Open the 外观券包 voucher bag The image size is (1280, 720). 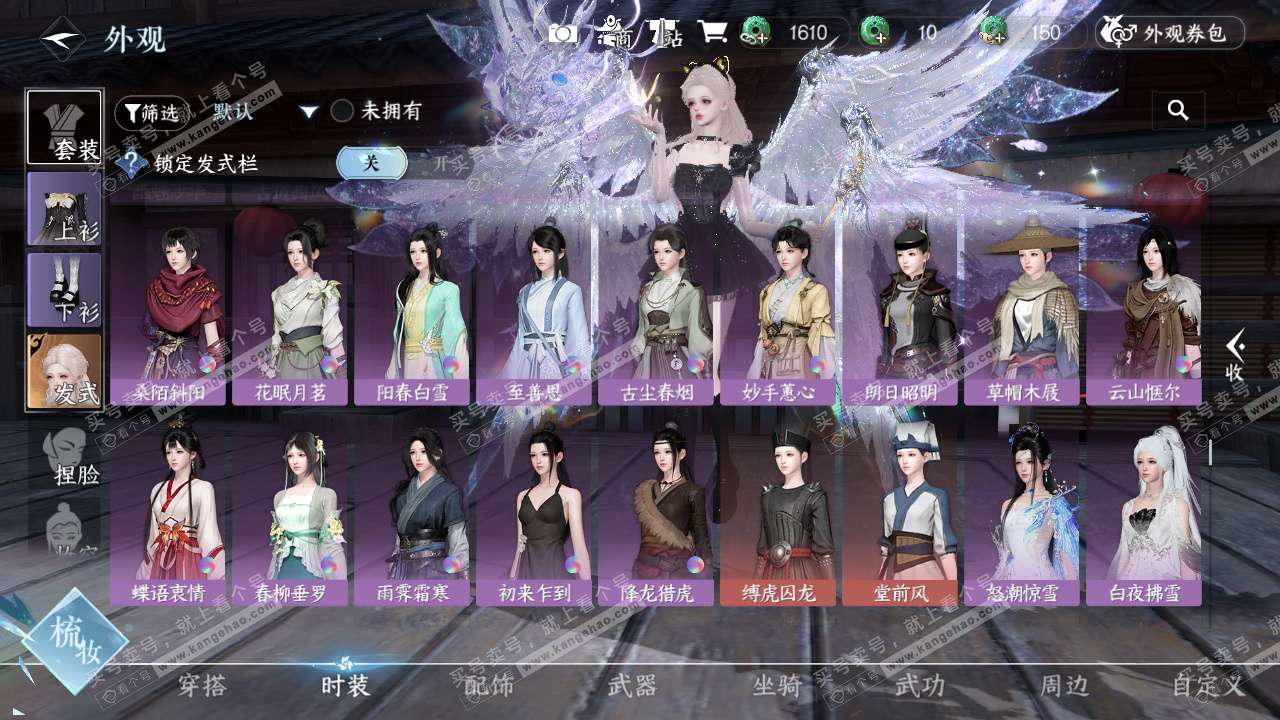pos(1170,33)
